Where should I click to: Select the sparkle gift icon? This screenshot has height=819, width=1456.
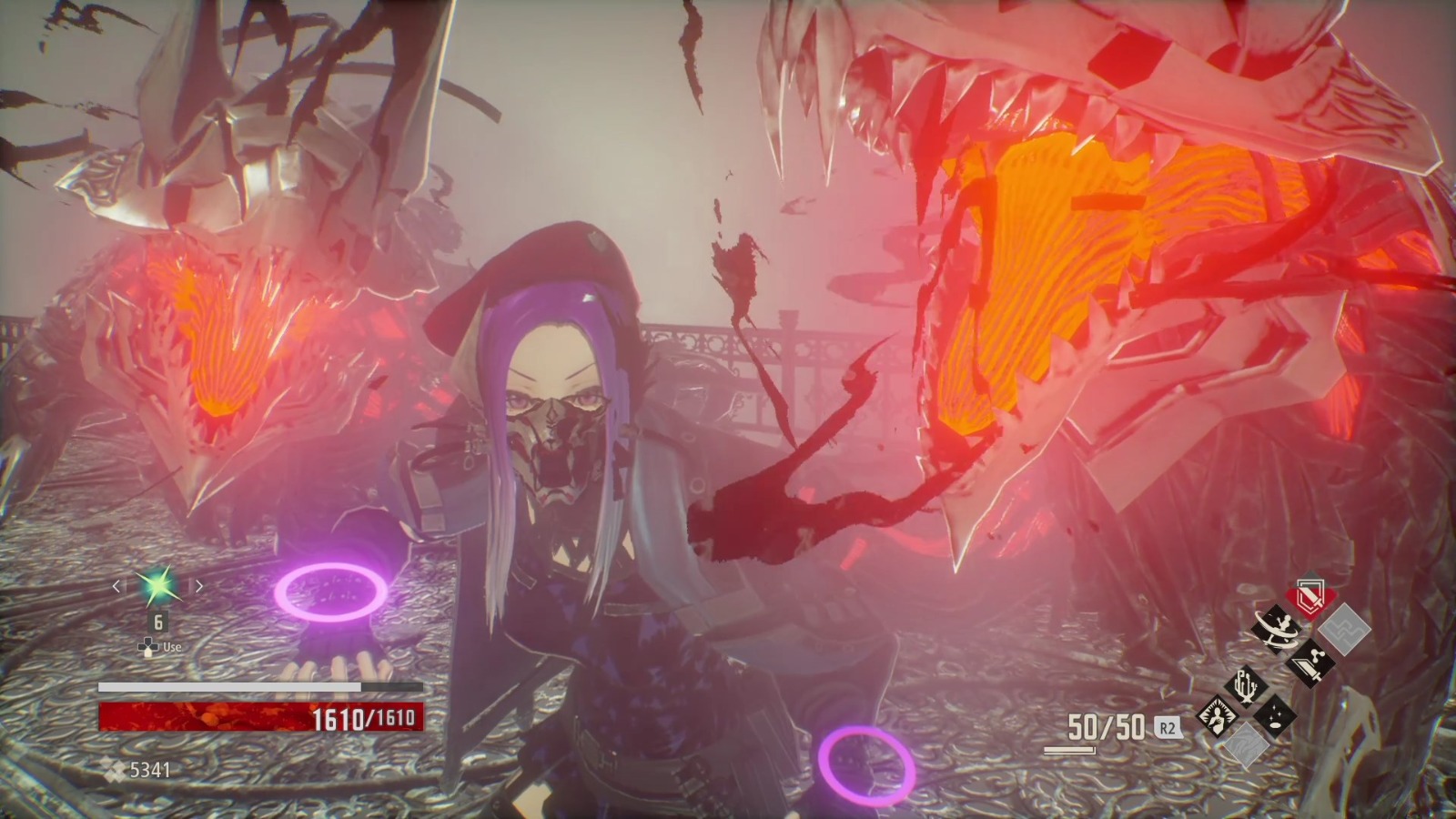pos(1275,715)
